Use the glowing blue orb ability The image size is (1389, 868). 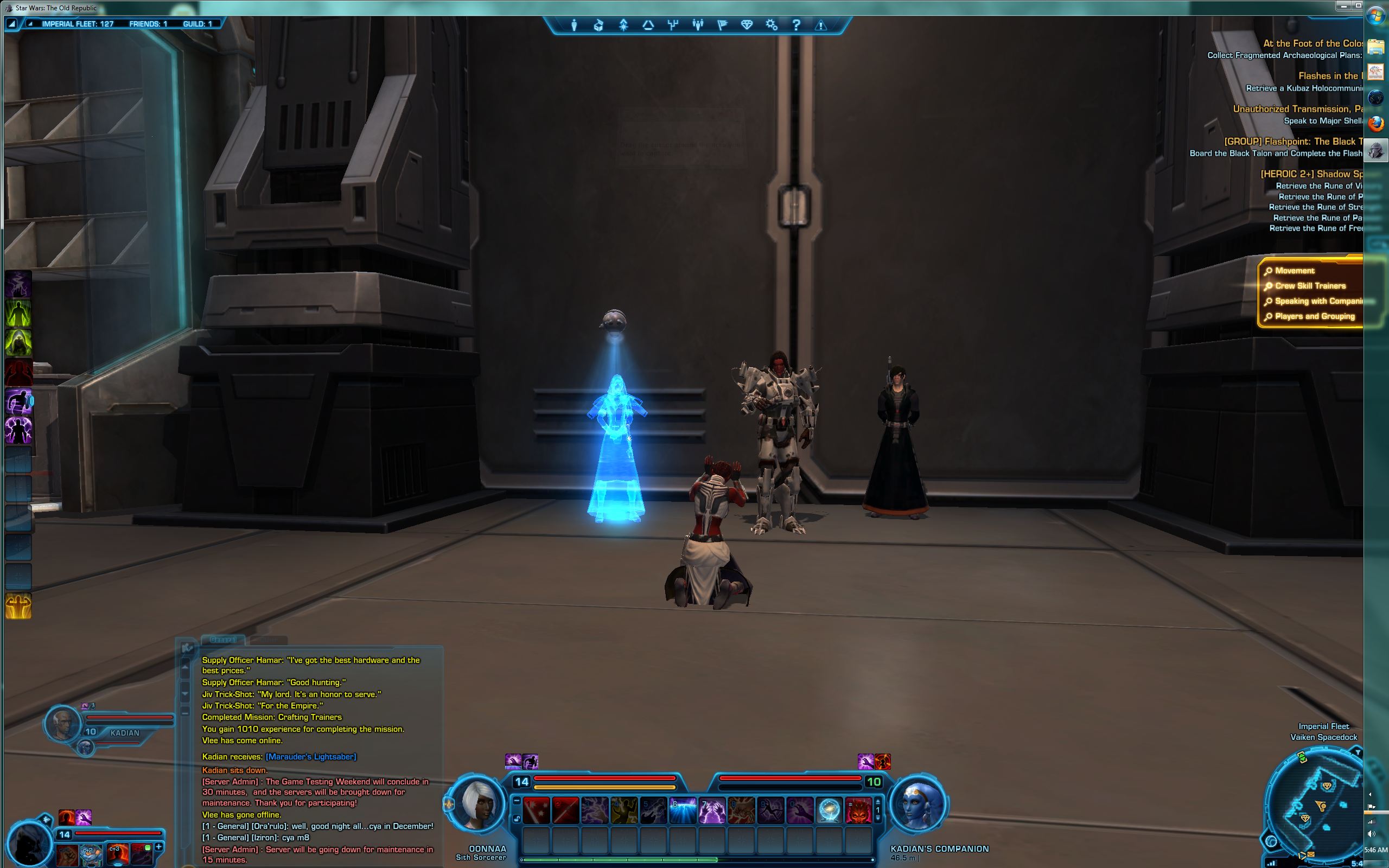(829, 810)
